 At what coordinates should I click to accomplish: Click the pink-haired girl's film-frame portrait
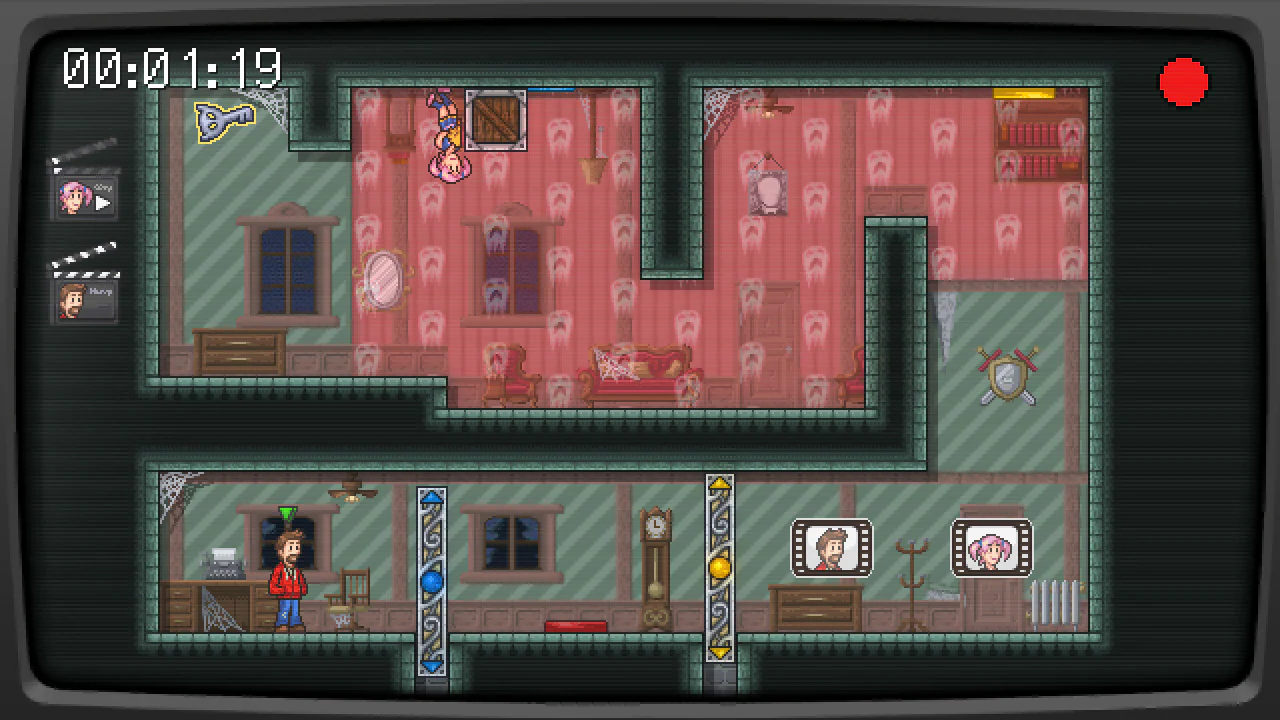pyautogui.click(x=991, y=547)
